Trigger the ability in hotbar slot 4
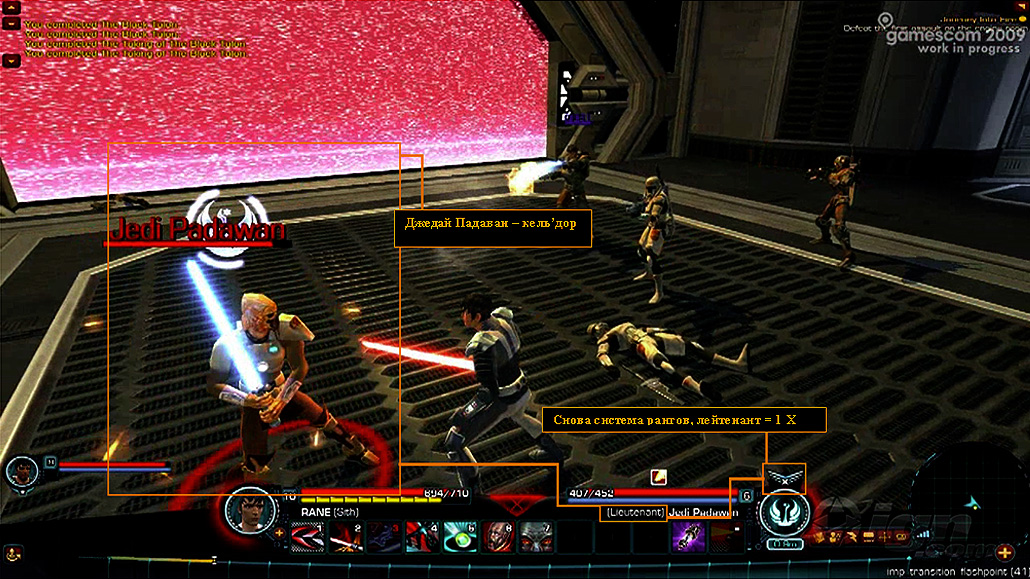This screenshot has width=1030, height=579. click(420, 537)
